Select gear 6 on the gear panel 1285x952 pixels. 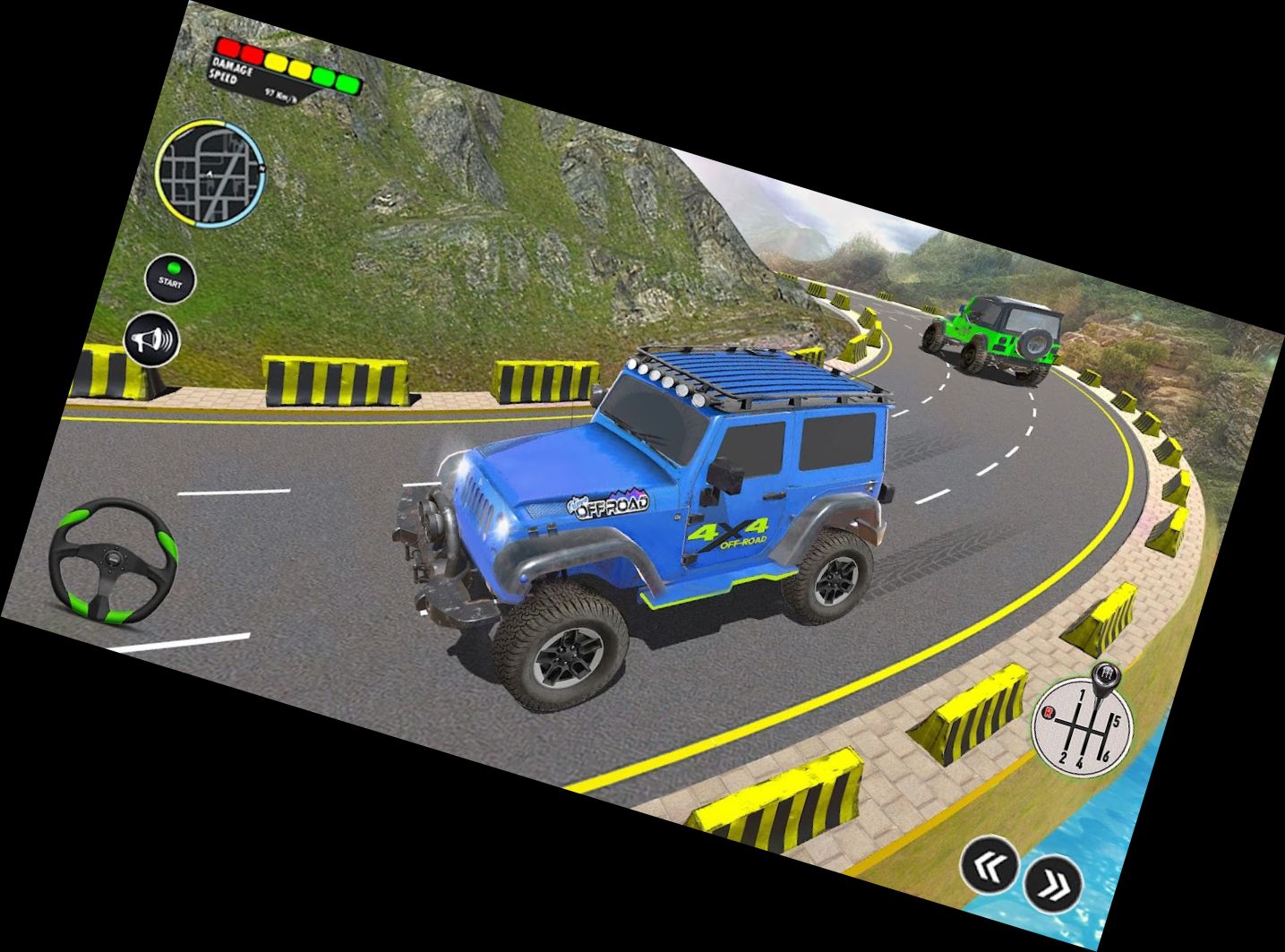tap(1106, 756)
